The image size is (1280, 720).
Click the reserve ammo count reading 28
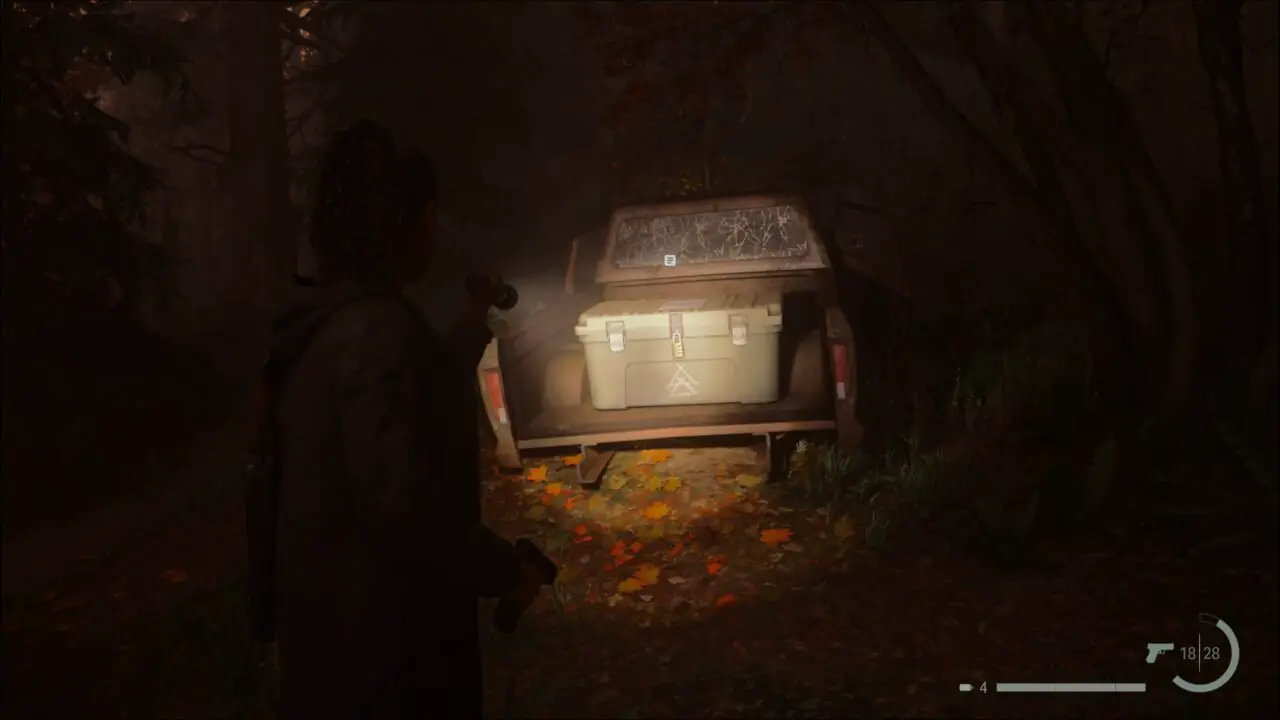coord(1212,652)
